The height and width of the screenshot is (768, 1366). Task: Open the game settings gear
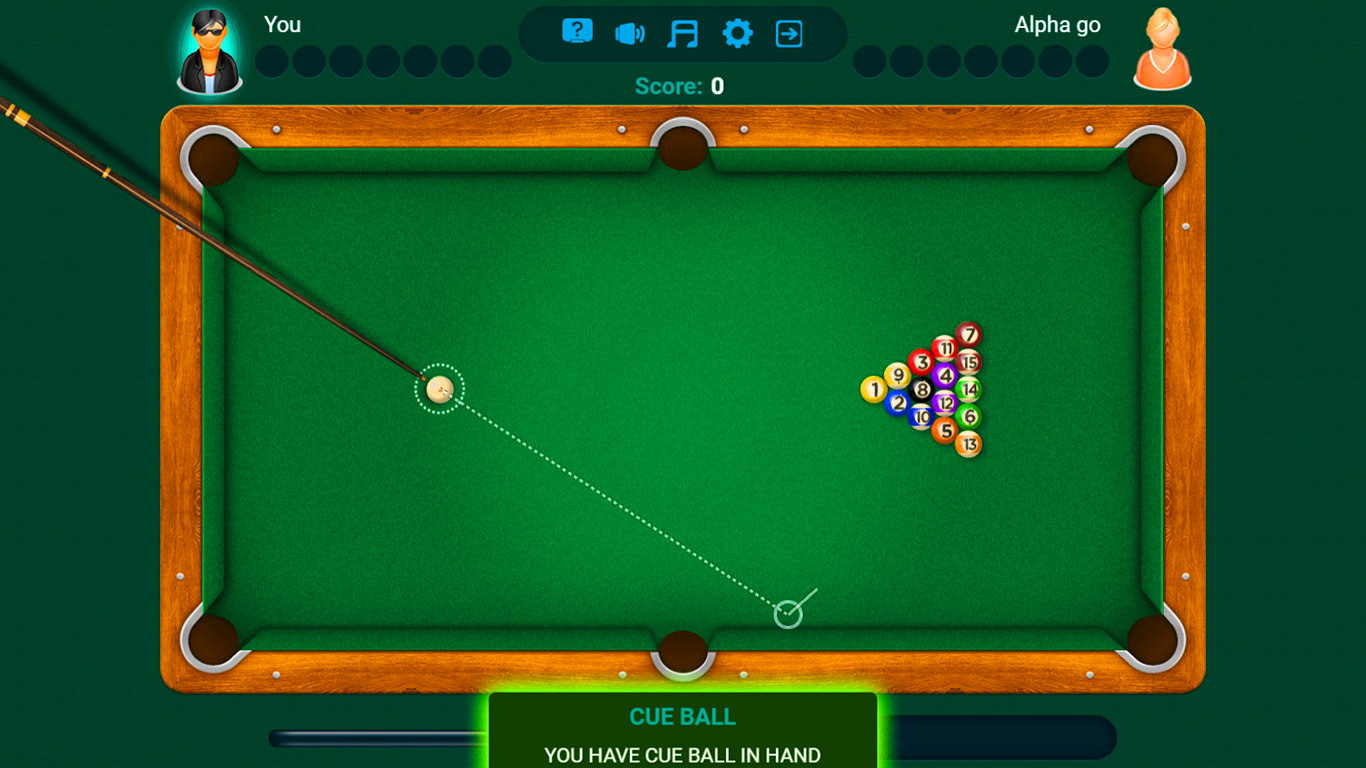tap(737, 32)
